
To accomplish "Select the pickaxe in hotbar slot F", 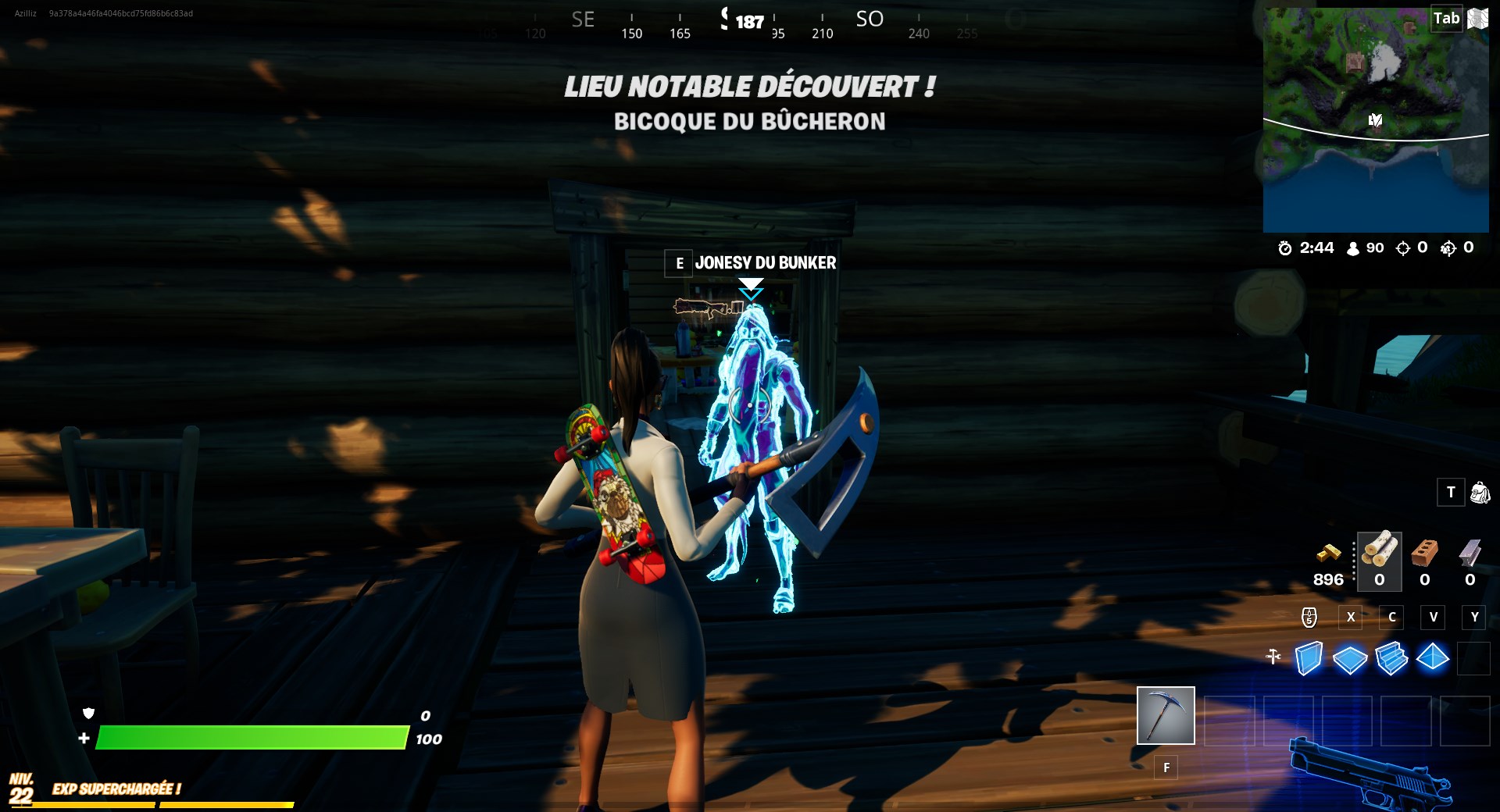I will coord(1166,715).
